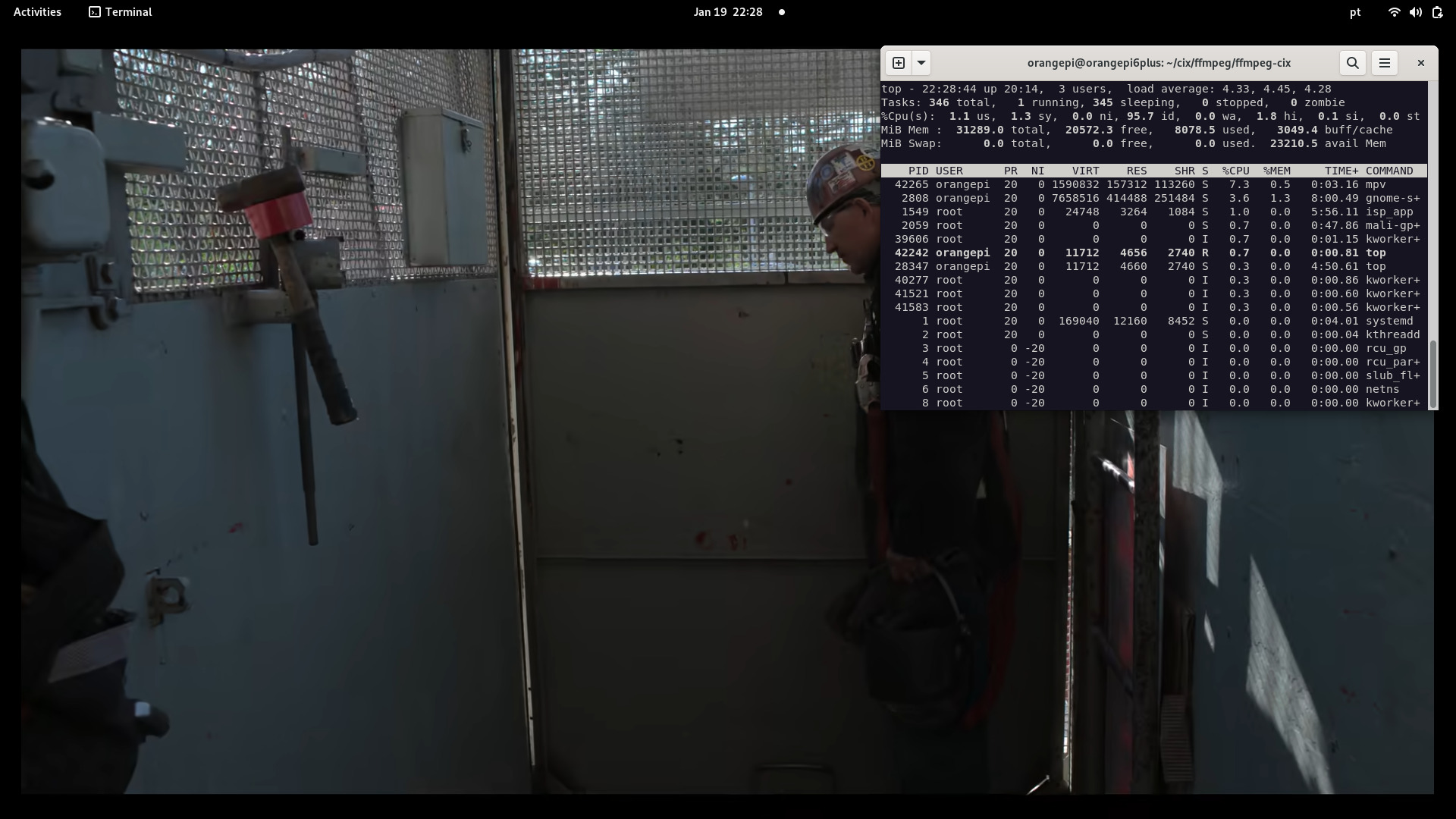Viewport: 1456px width, 819px height.
Task: Click the screen-recording indicator dot in top bar
Action: tap(782, 12)
